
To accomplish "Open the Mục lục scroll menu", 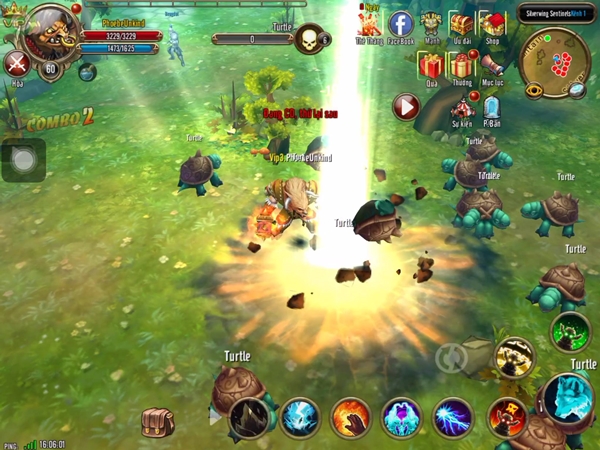I will click(x=491, y=66).
